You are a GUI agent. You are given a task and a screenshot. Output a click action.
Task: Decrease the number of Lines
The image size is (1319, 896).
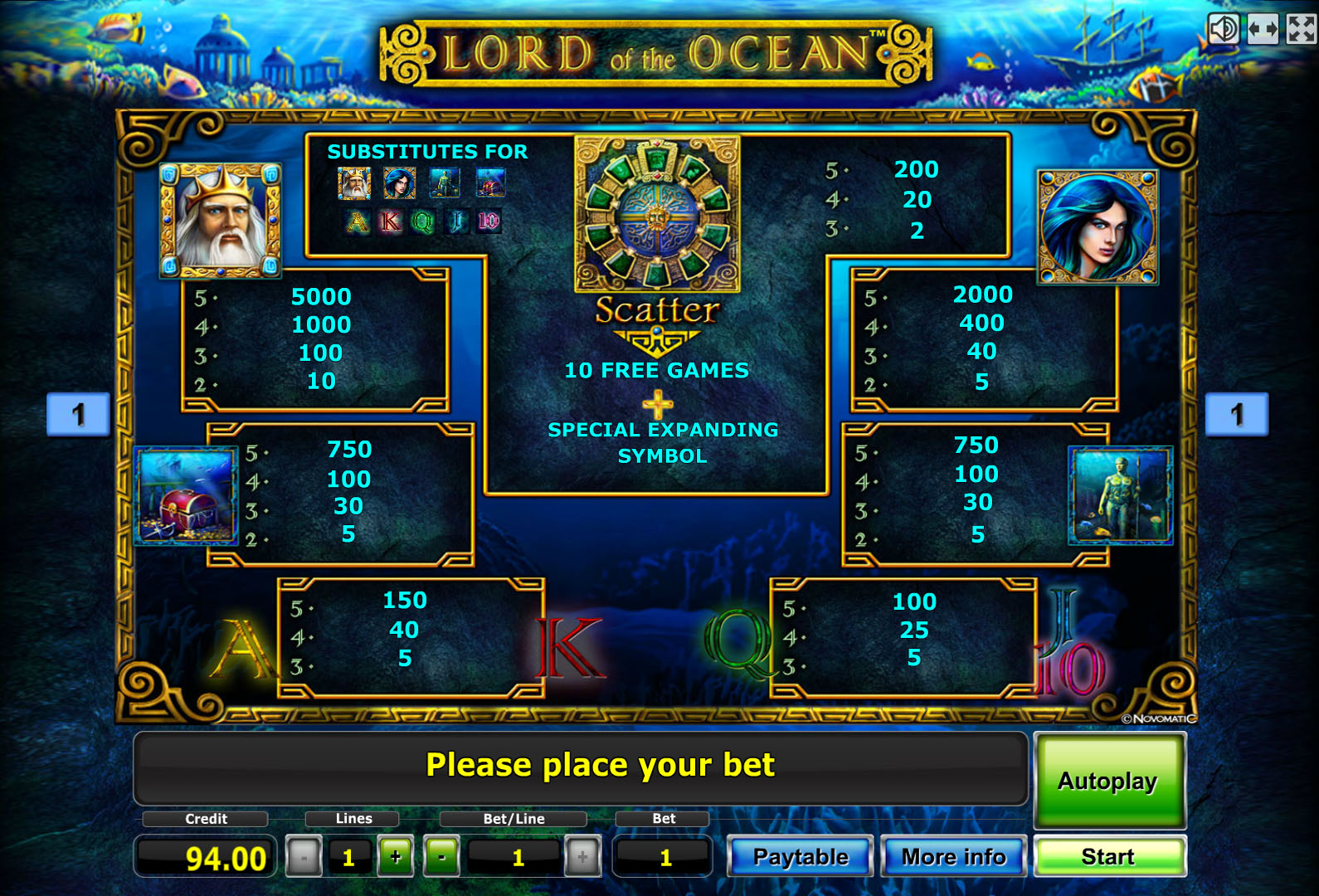pos(304,857)
